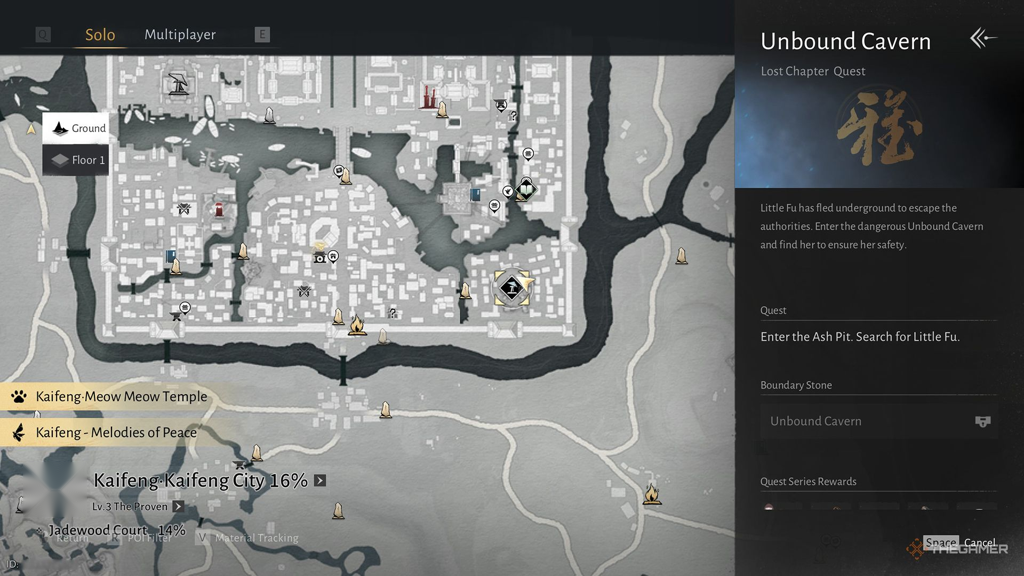Image resolution: width=1024 pixels, height=576 pixels.
Task: Select the green diamond map marker
Action: coord(526,189)
